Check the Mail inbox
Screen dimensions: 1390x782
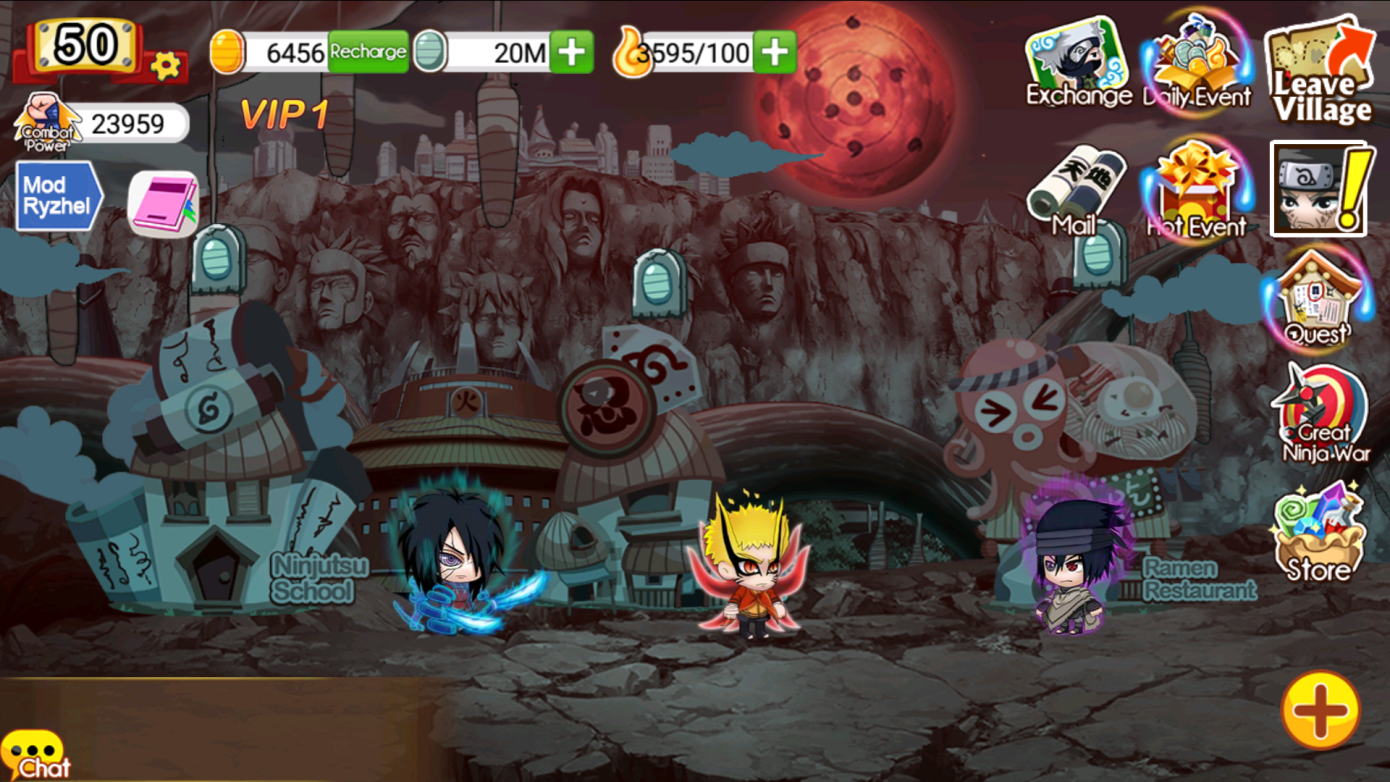coord(1077,195)
